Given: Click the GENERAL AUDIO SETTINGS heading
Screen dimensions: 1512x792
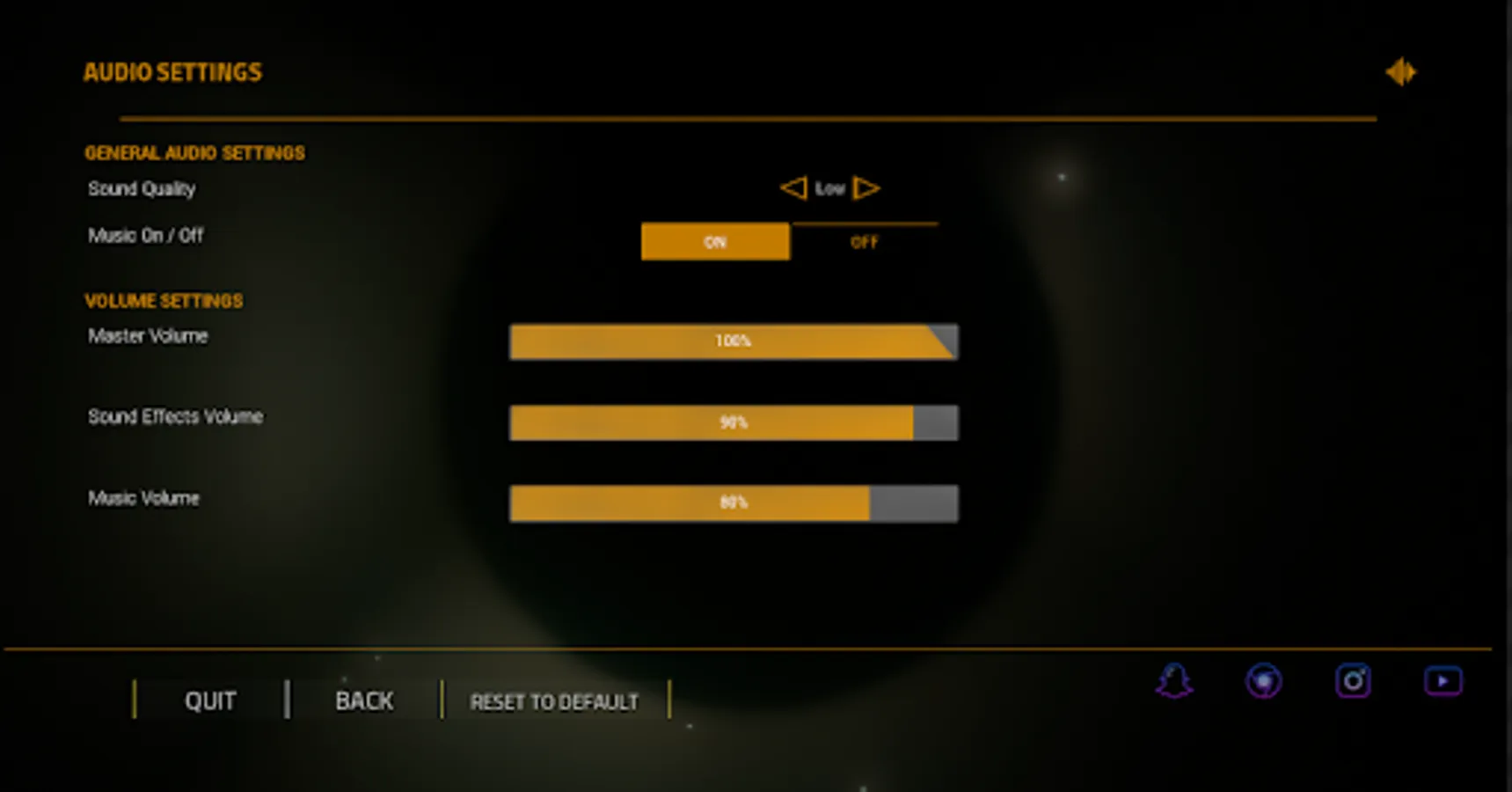Looking at the screenshot, I should tap(195, 152).
